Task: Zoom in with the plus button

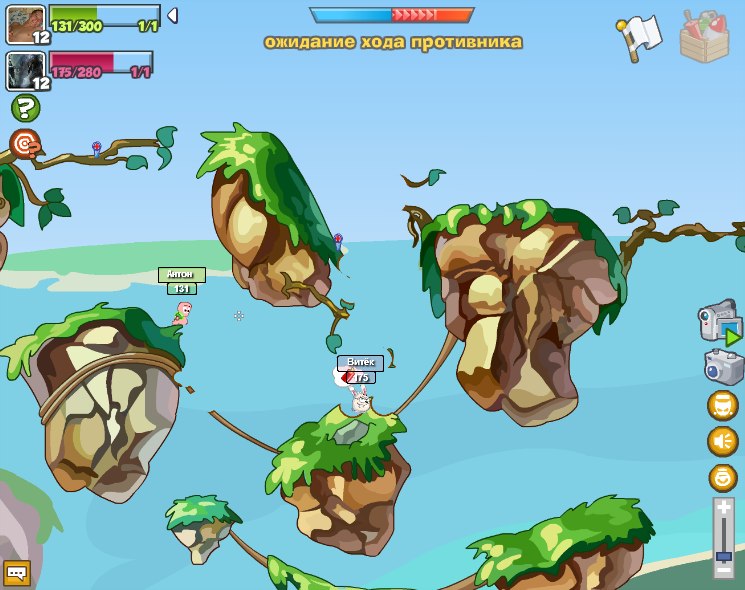Action: pos(723,508)
